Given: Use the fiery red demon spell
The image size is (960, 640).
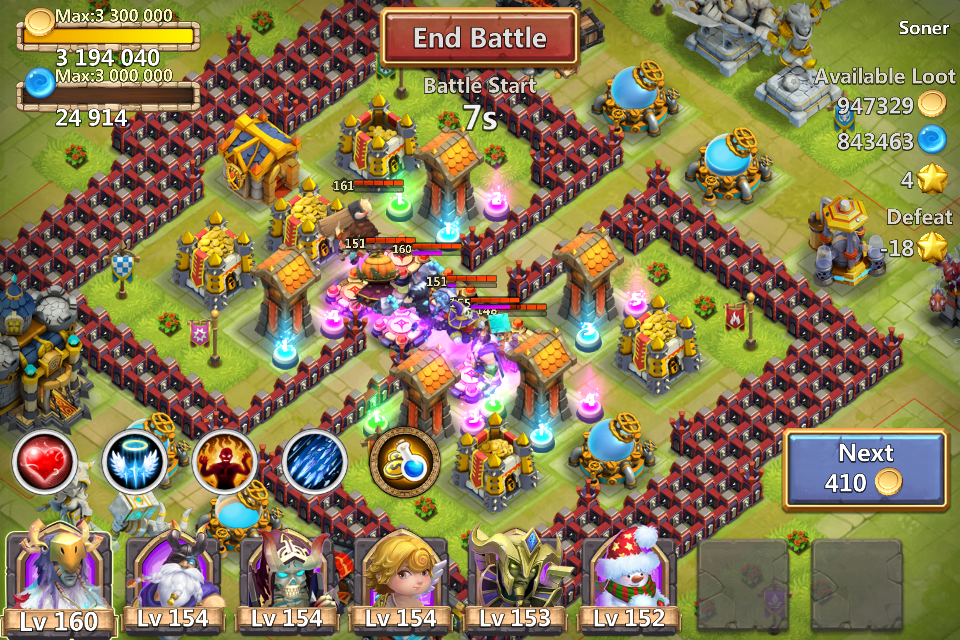Looking at the screenshot, I should pos(224,463).
